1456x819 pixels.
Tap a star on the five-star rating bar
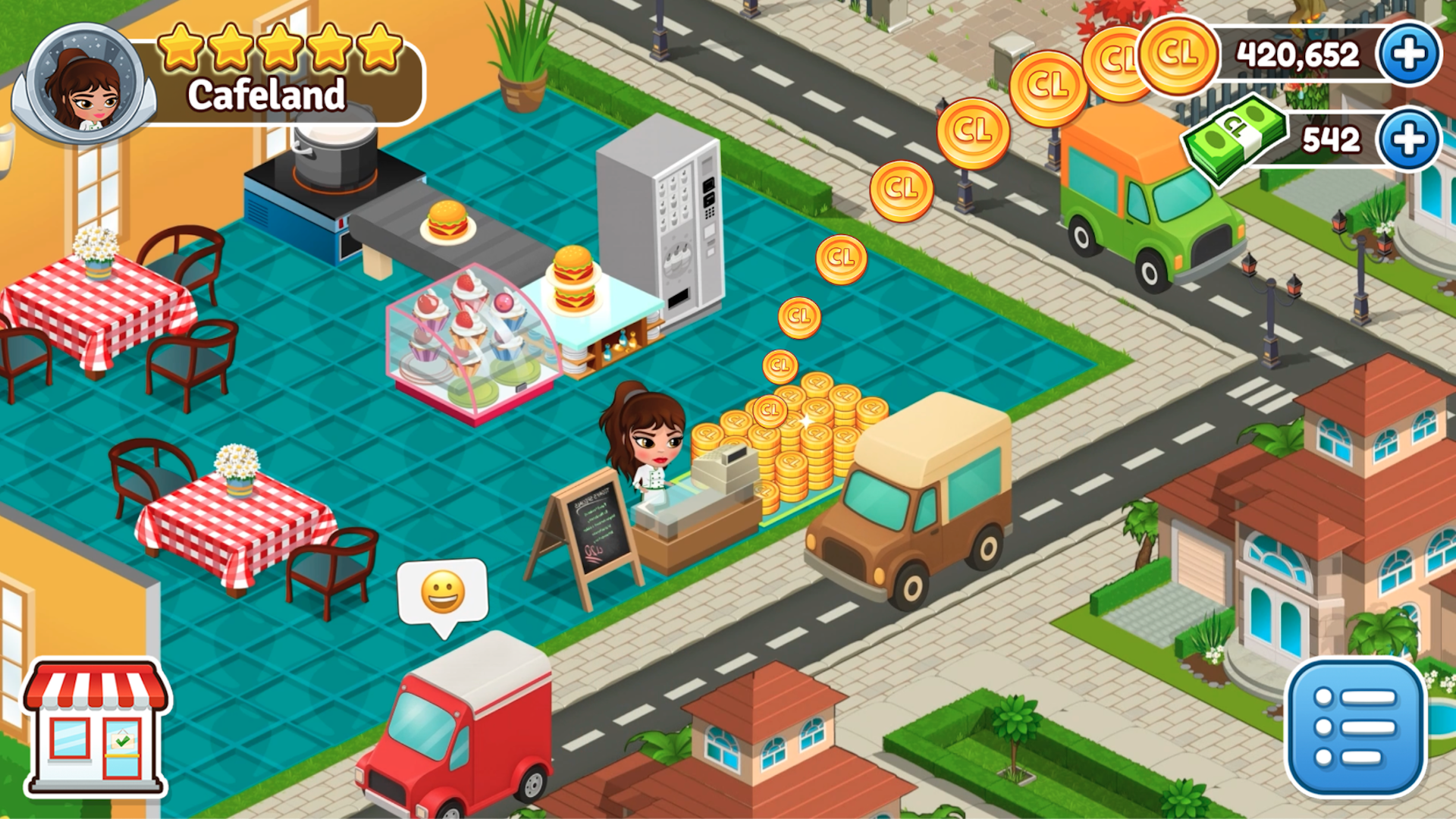pyautogui.click(x=279, y=45)
